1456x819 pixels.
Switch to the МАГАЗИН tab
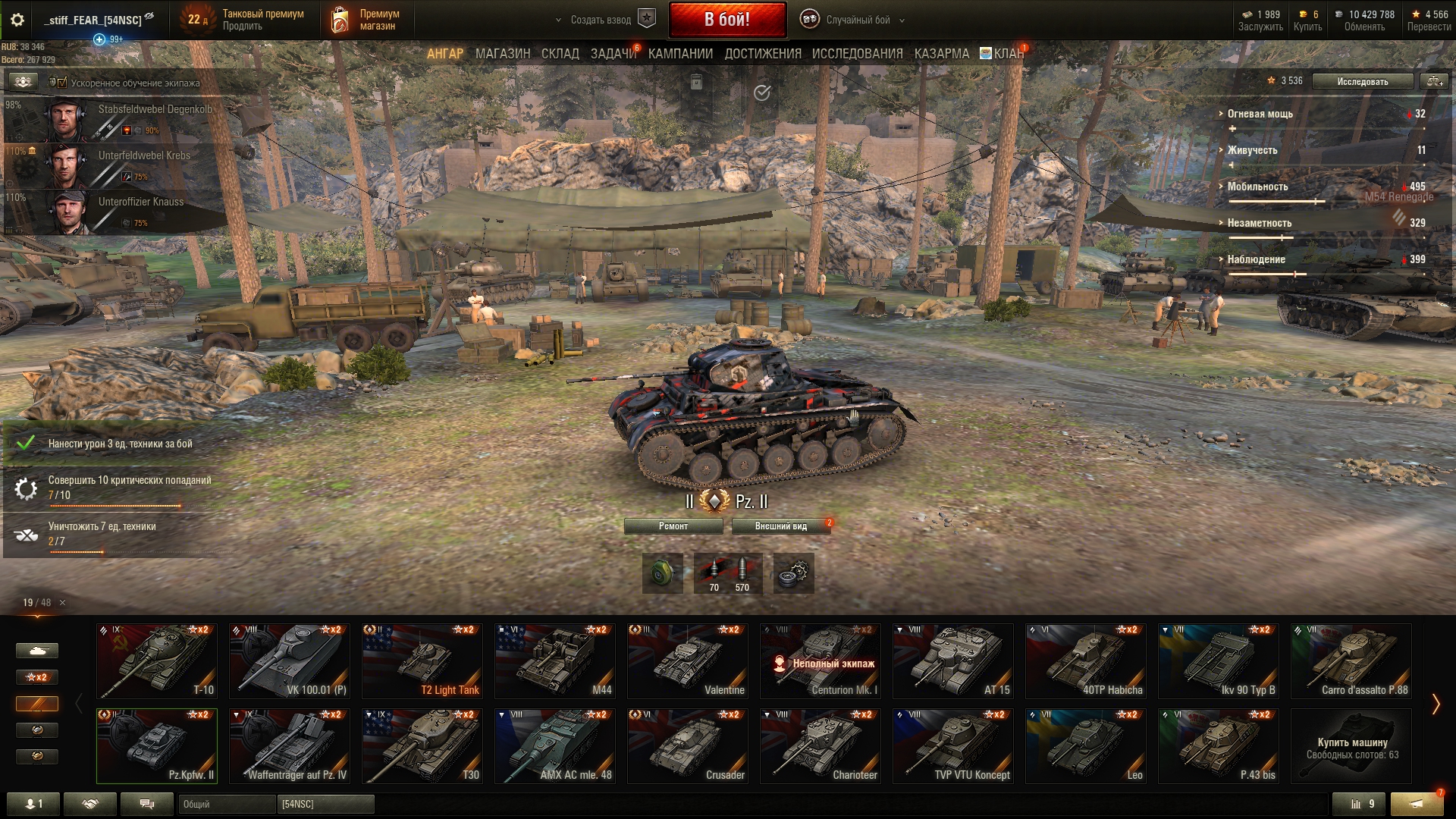coord(502,54)
